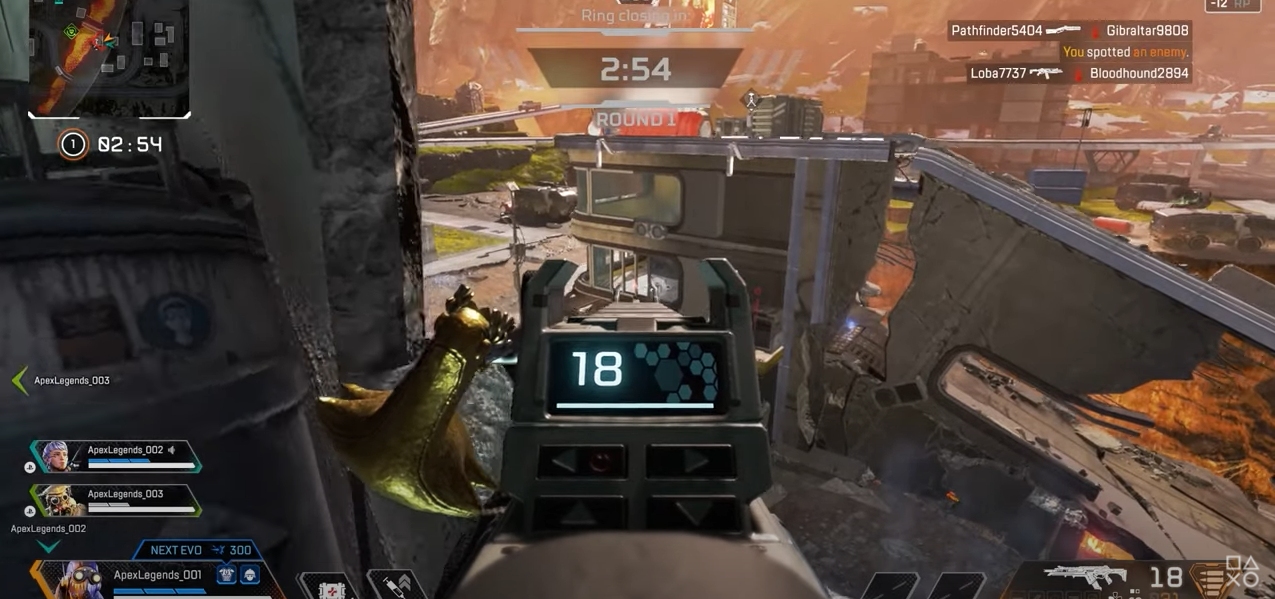The height and width of the screenshot is (599, 1275).
Task: Select teammate ApexLegends_003's squad card
Action: tap(115, 499)
